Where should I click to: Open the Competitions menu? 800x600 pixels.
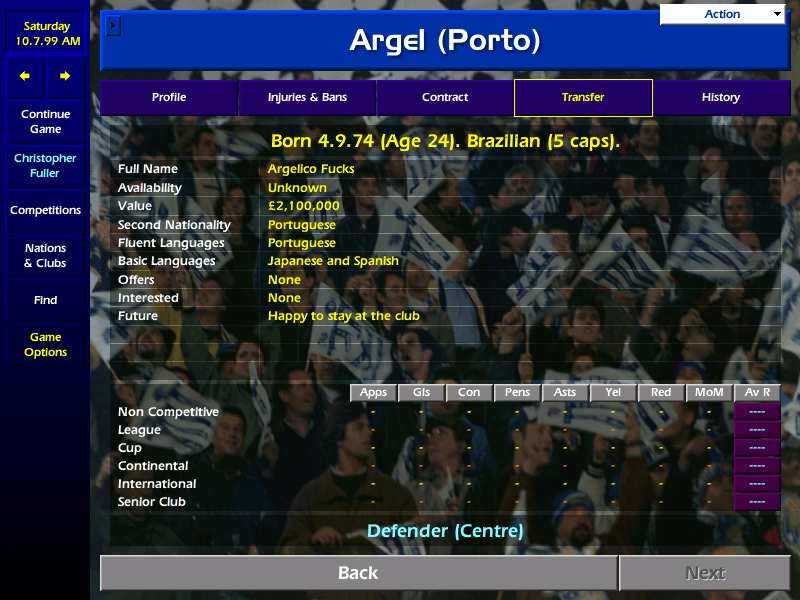45,211
